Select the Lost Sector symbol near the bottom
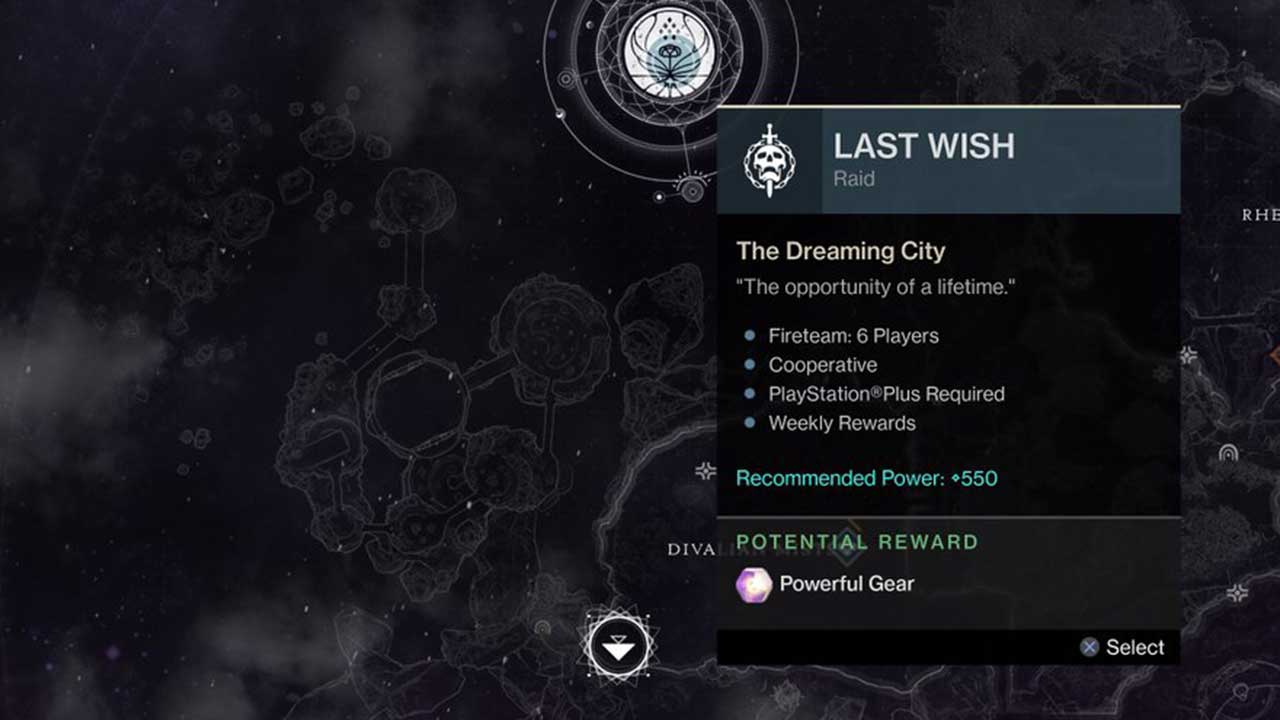This screenshot has height=720, width=1280. coord(620,646)
